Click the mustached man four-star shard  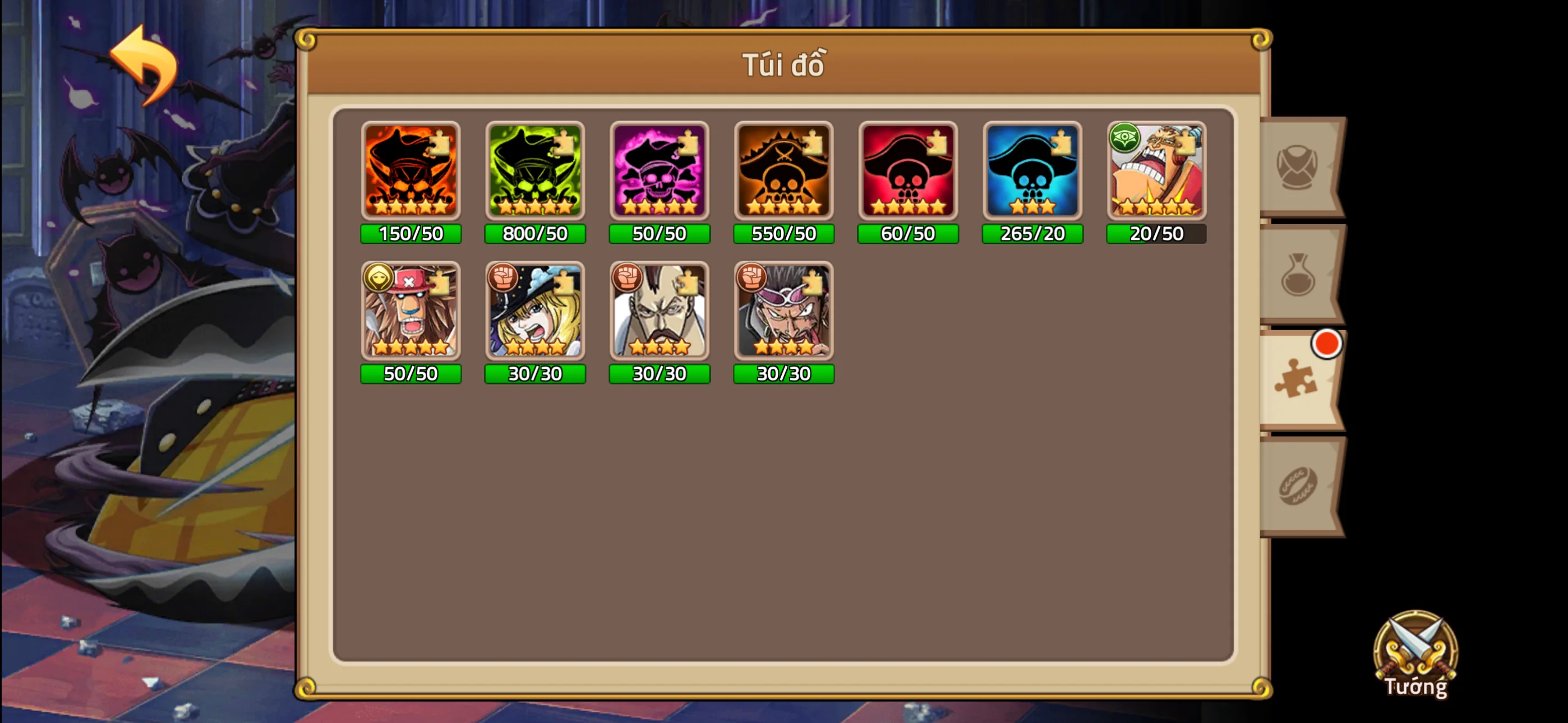[x=659, y=312]
